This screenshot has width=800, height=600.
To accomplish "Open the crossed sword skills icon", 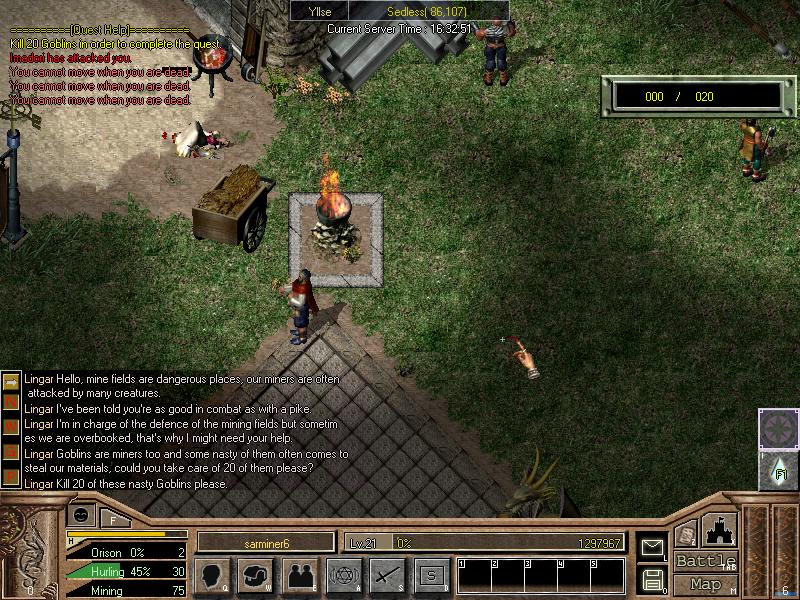I will pos(387,575).
